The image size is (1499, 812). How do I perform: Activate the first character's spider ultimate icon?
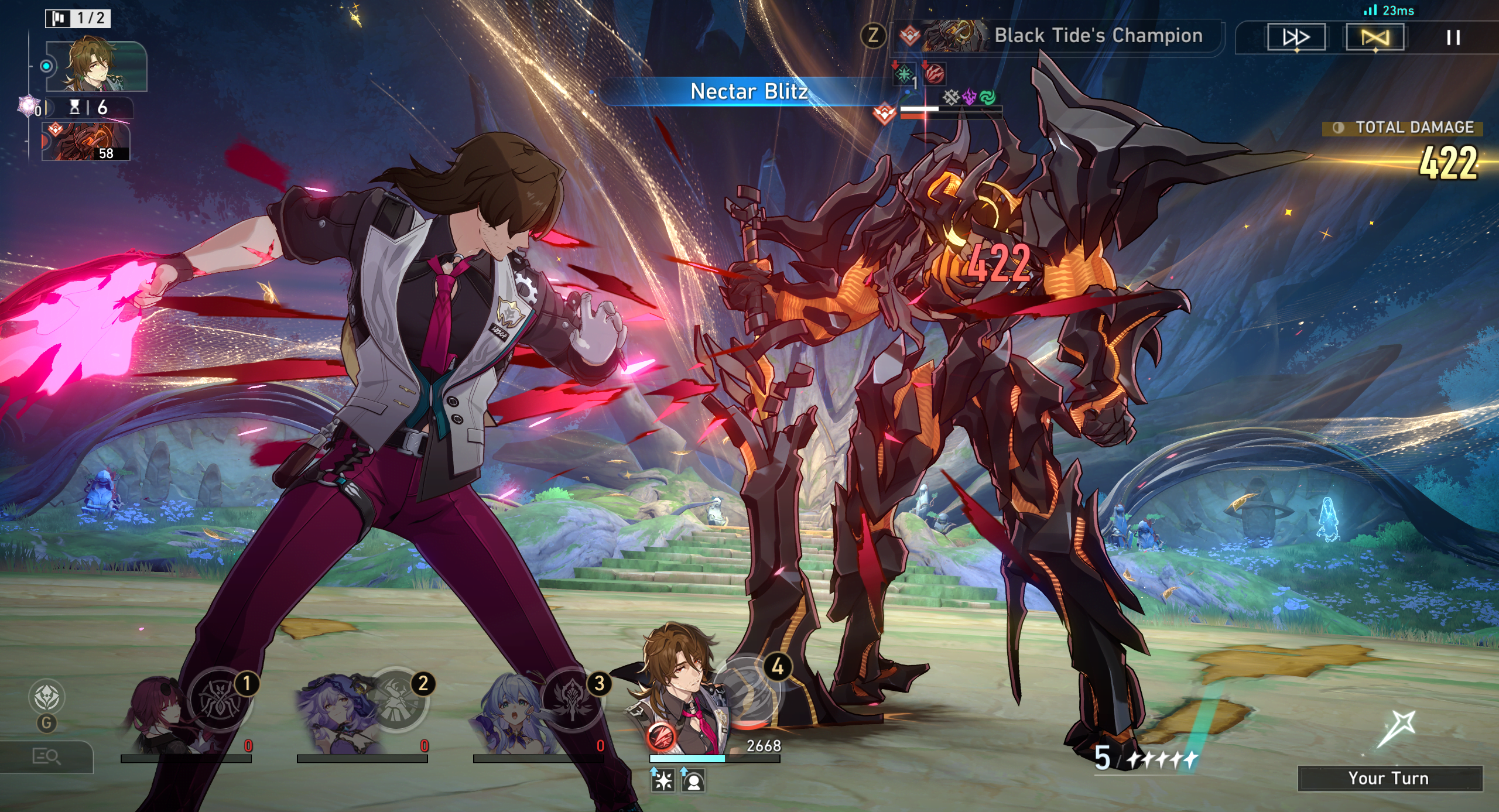[x=220, y=699]
